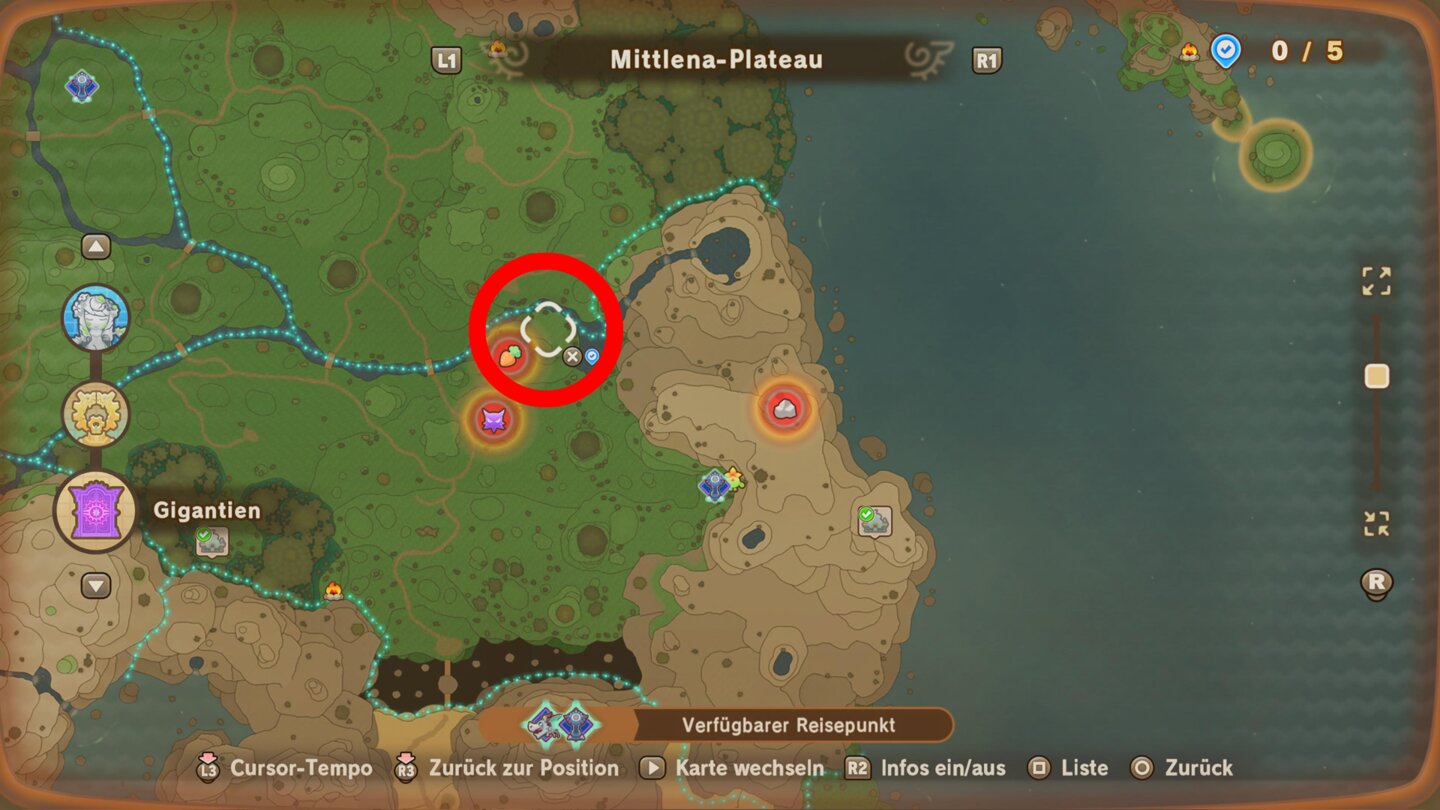Select the Mittlena-Plateau title header
The height and width of the screenshot is (810, 1440).
717,60
